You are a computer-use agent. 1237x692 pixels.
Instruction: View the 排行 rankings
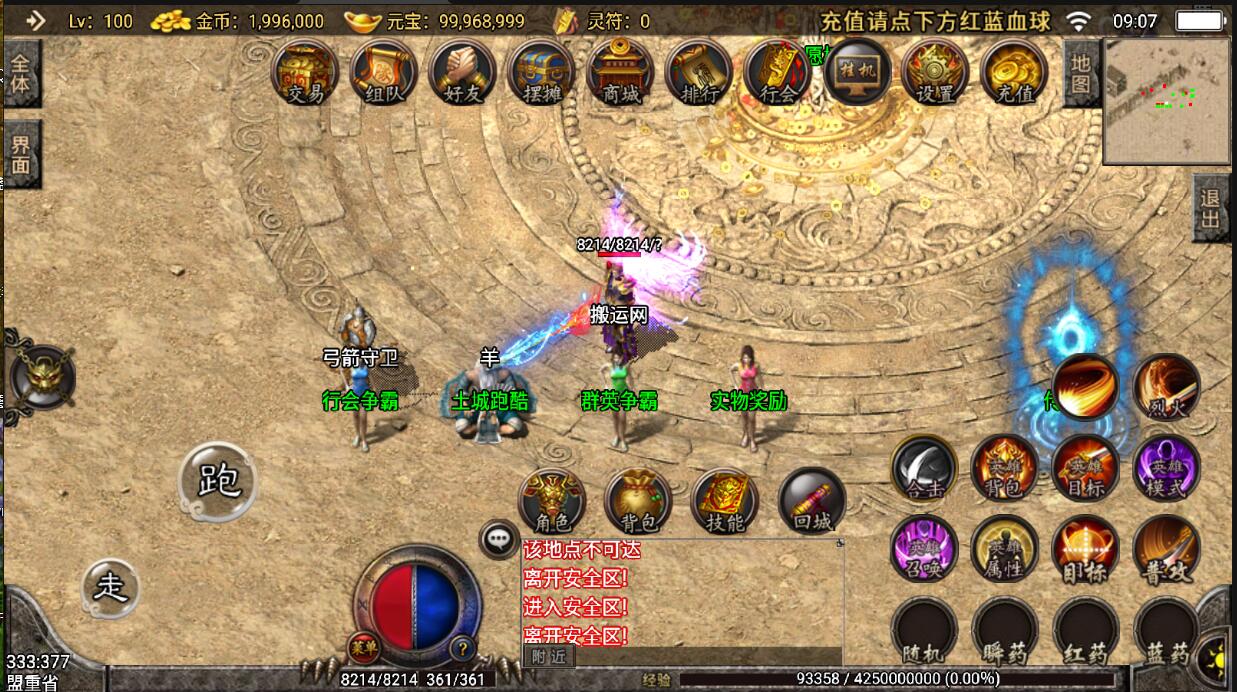coord(700,72)
